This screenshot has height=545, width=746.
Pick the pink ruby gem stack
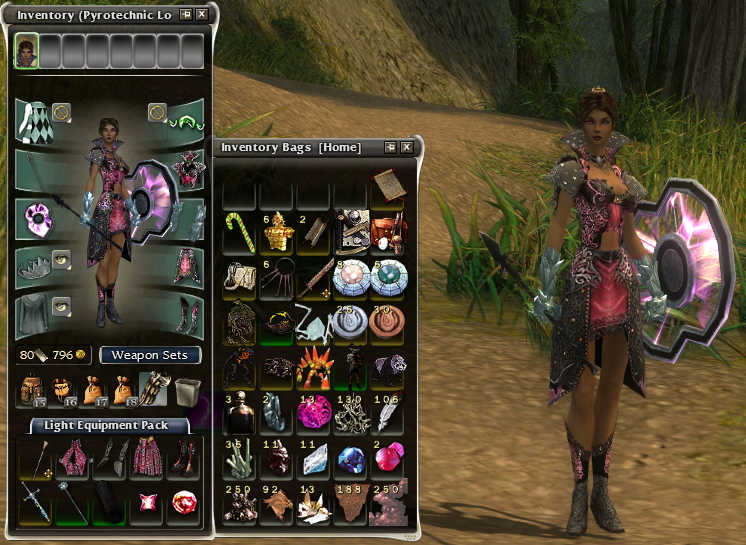click(x=387, y=459)
